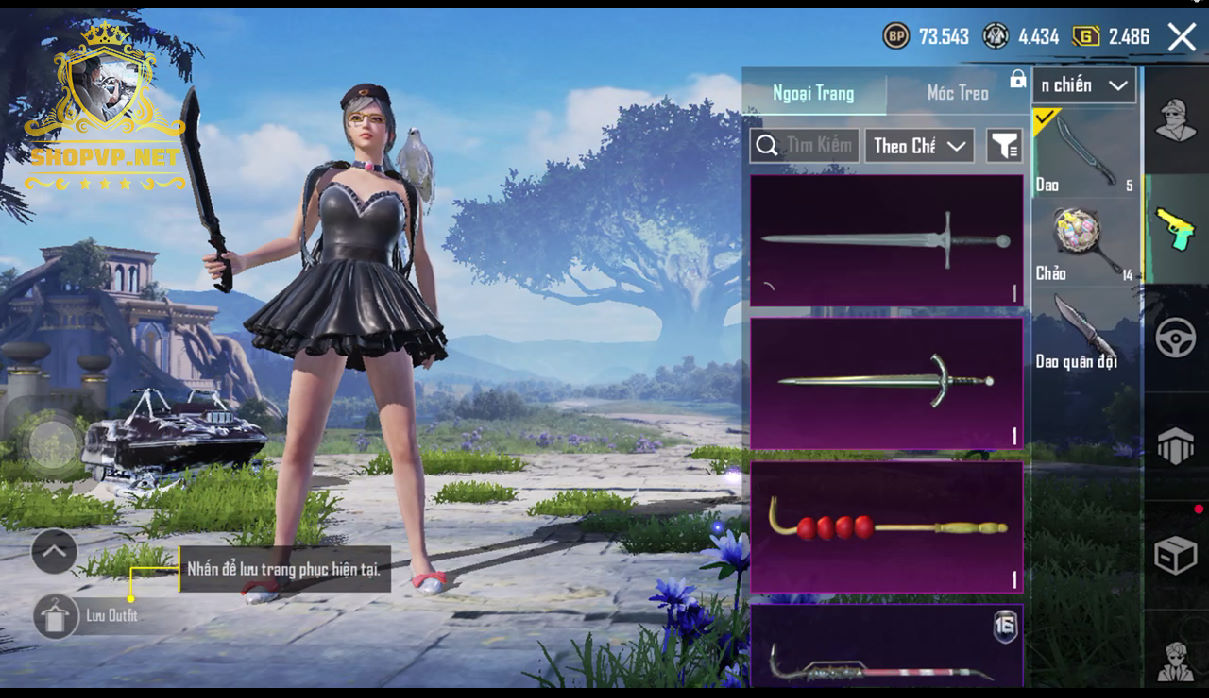Click the Tìm Kiếm search box
1209x698 pixels.
click(804, 146)
